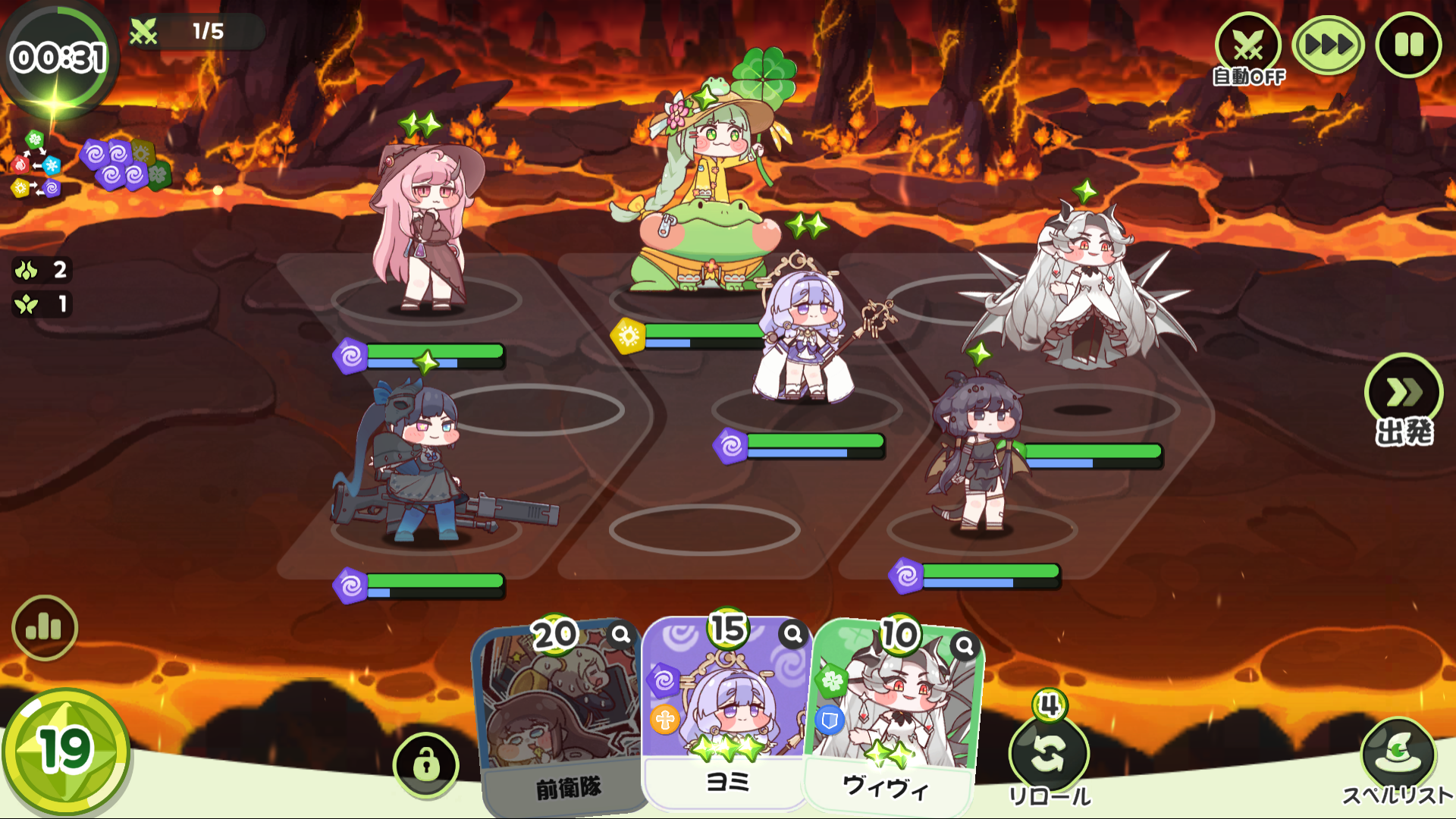The width and height of the screenshot is (1456, 819).
Task: Toggle the shop lock button
Action: [426, 764]
